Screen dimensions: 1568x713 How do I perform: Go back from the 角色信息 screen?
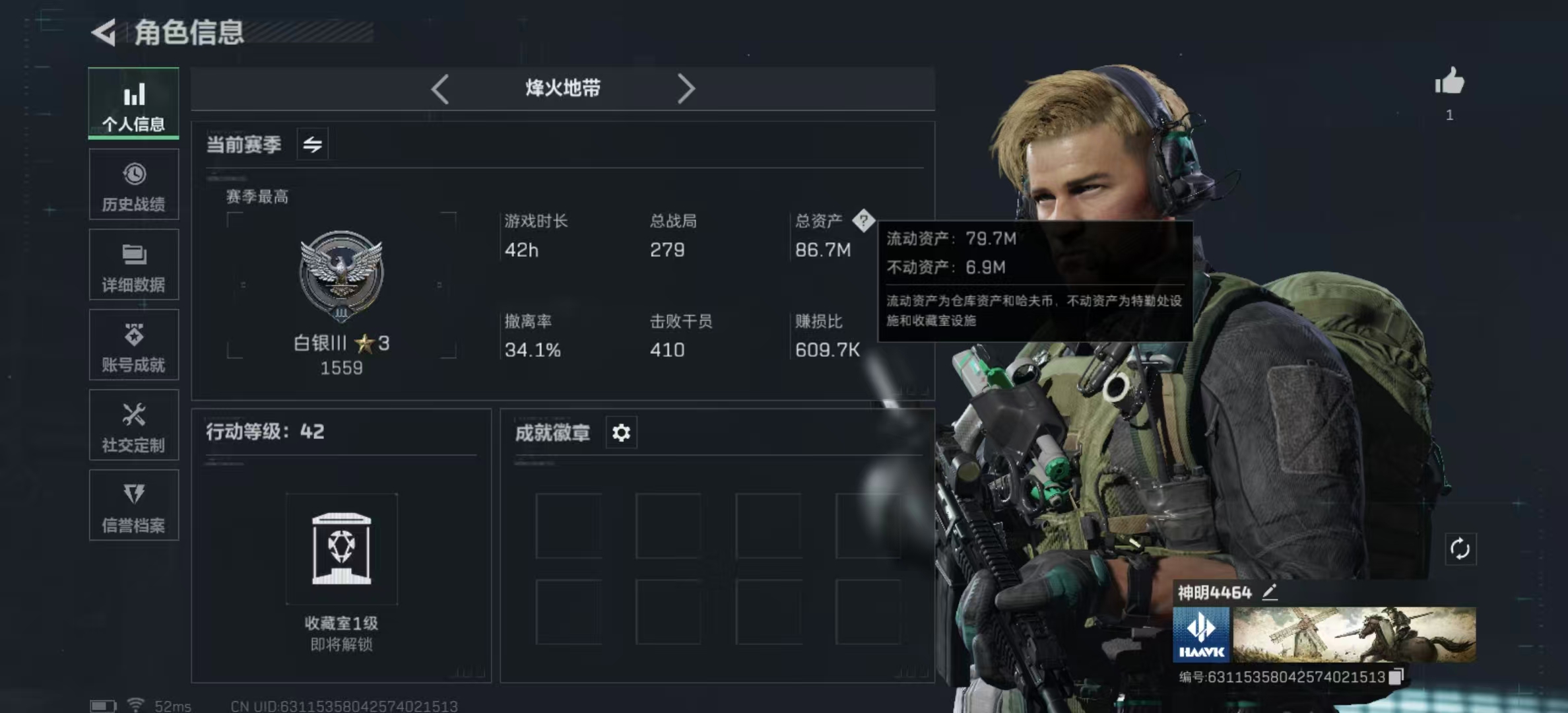click(104, 32)
